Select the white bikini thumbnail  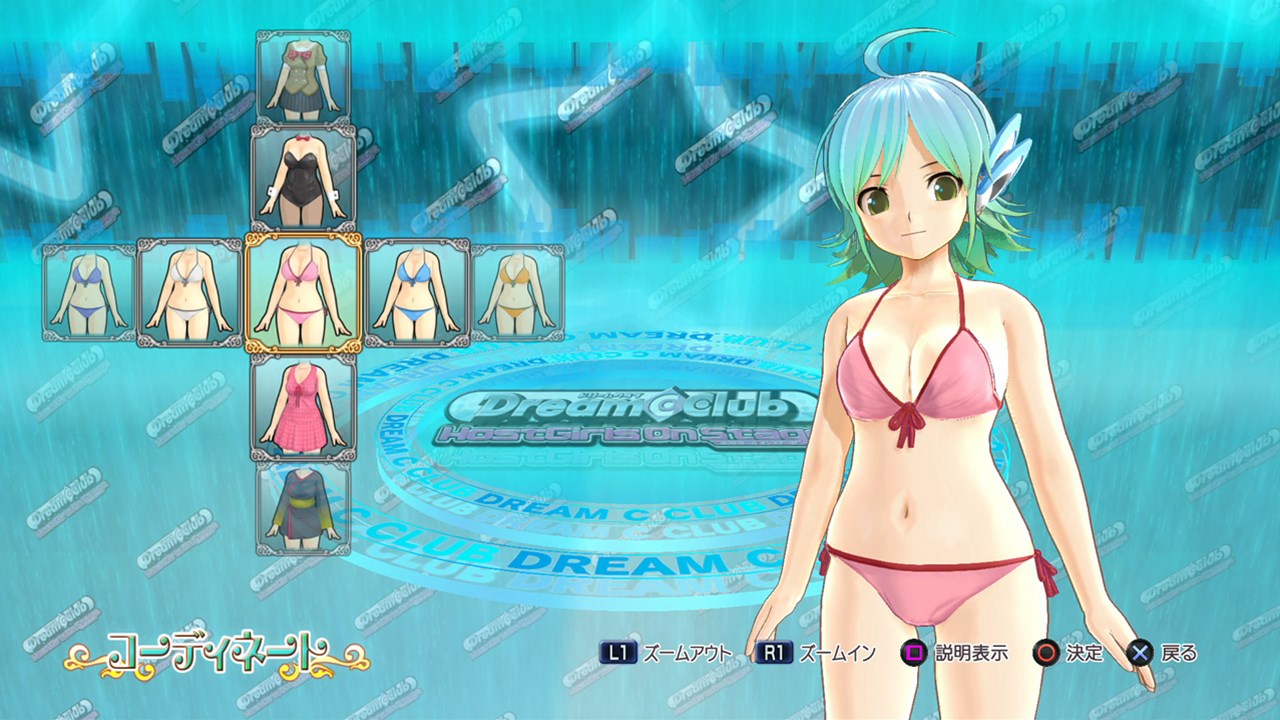pos(189,292)
